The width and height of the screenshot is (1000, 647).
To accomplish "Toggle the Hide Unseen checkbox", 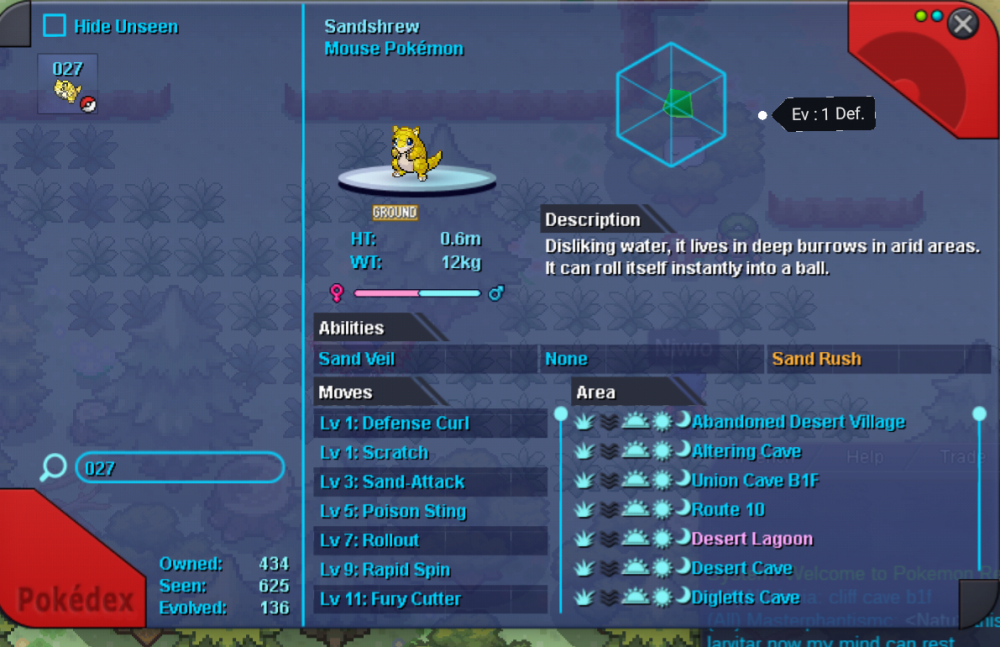I will [x=55, y=27].
